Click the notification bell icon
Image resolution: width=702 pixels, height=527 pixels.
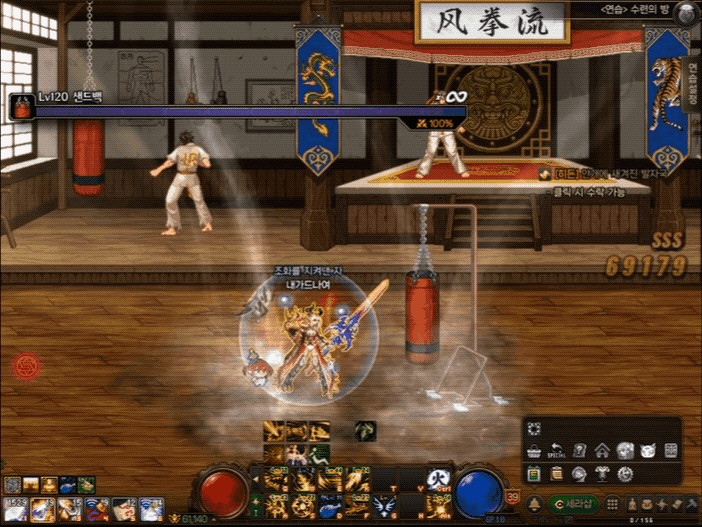(x=536, y=504)
